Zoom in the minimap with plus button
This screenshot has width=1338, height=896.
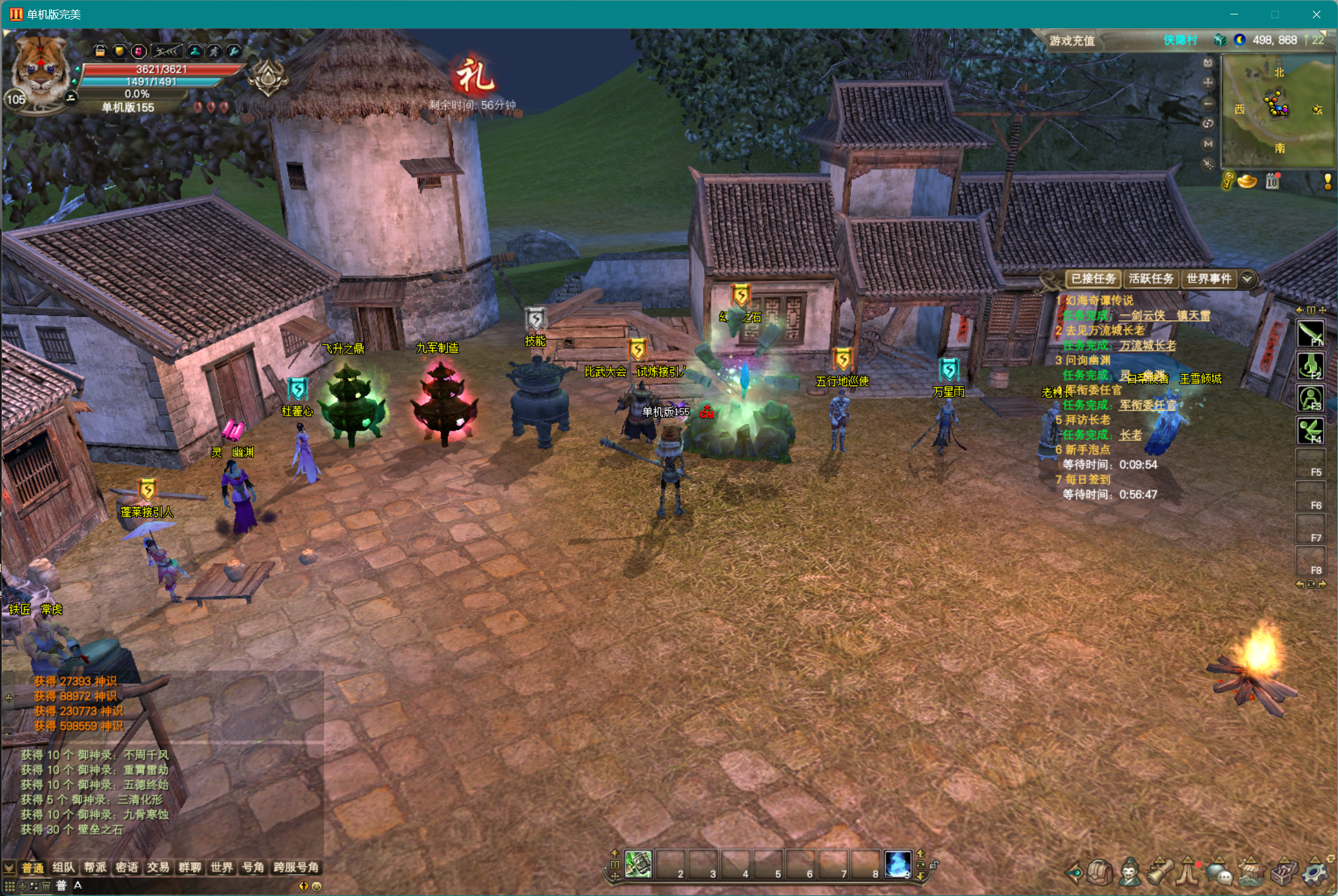(1208, 82)
